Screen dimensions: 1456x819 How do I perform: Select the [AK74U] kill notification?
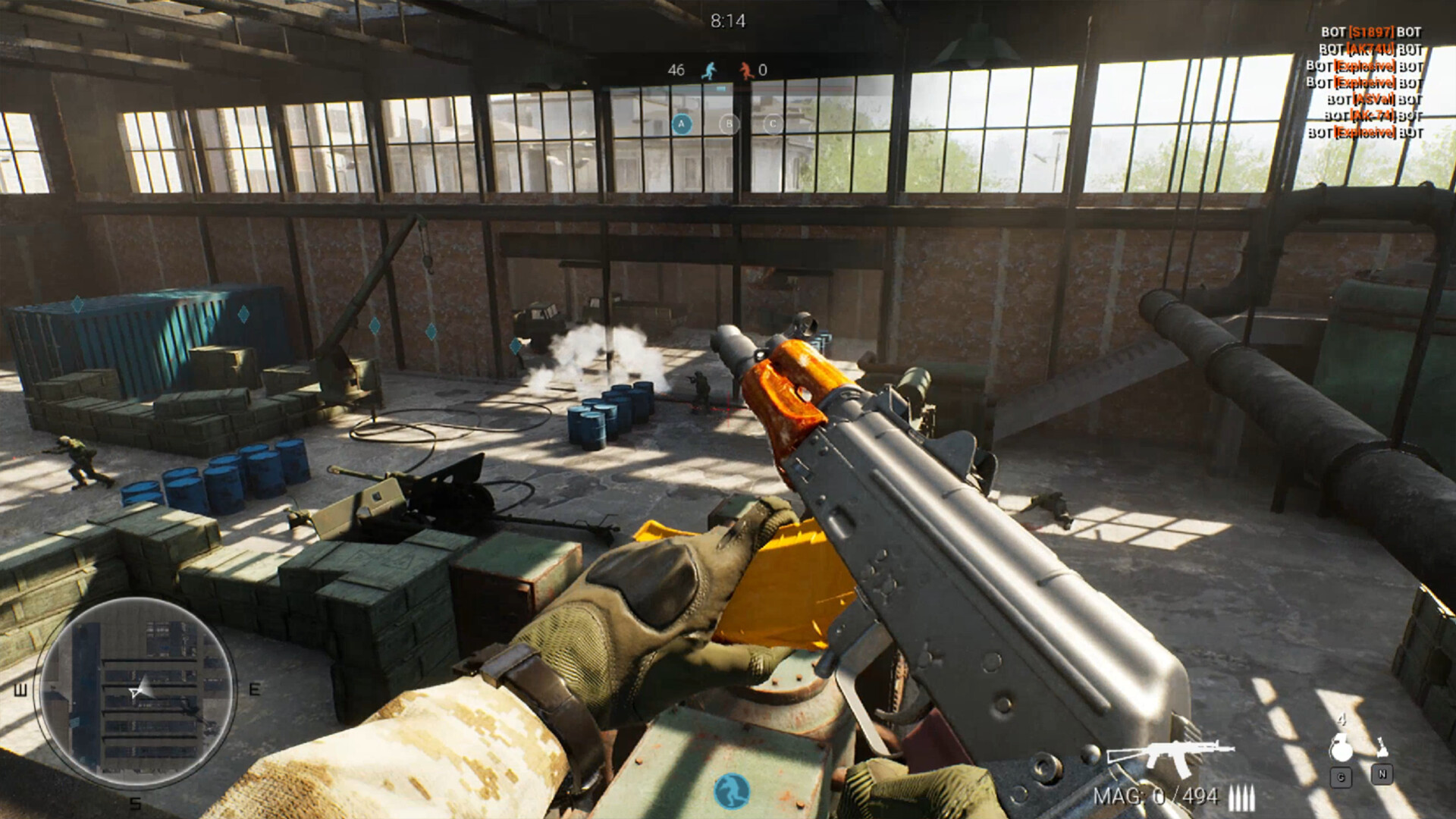[1370, 49]
